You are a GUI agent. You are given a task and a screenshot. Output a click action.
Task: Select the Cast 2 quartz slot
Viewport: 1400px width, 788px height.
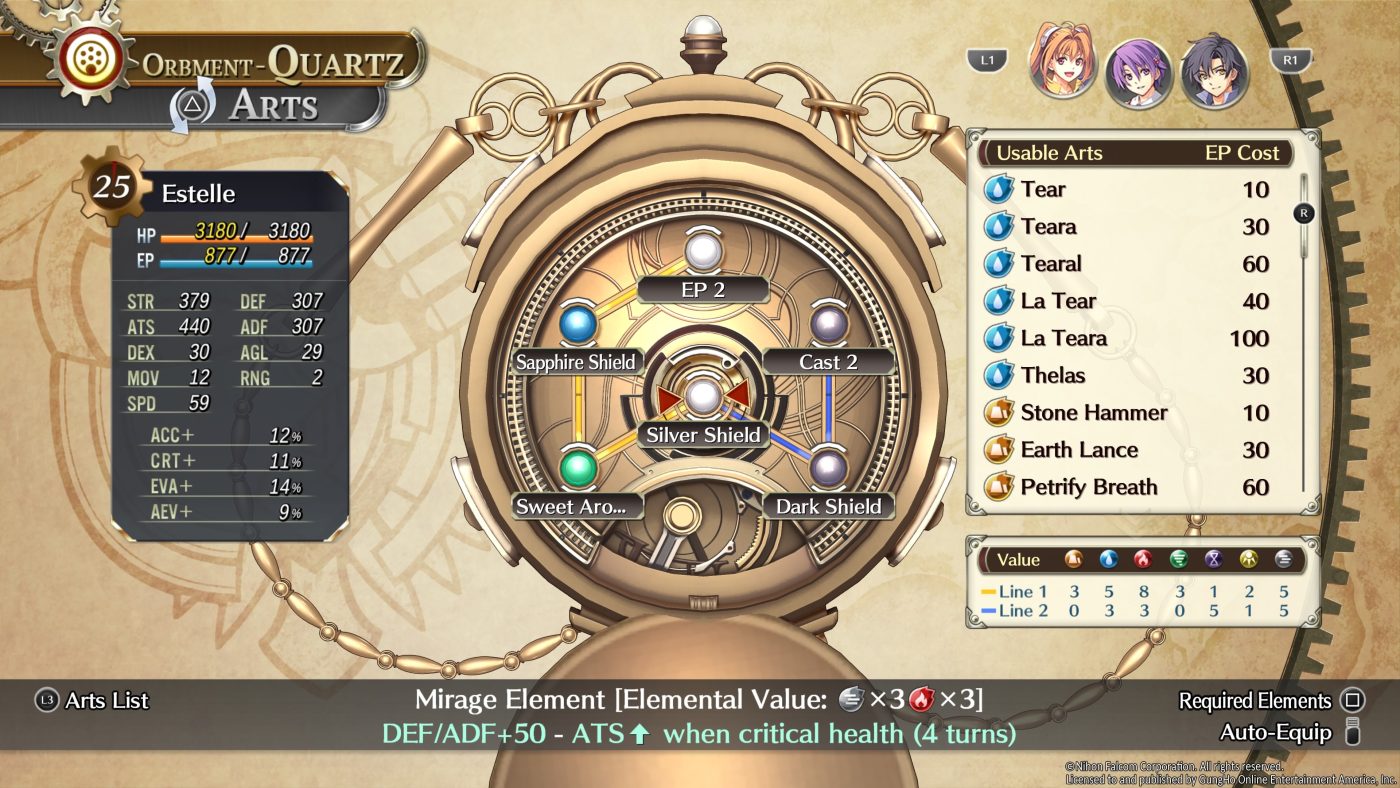pos(828,324)
